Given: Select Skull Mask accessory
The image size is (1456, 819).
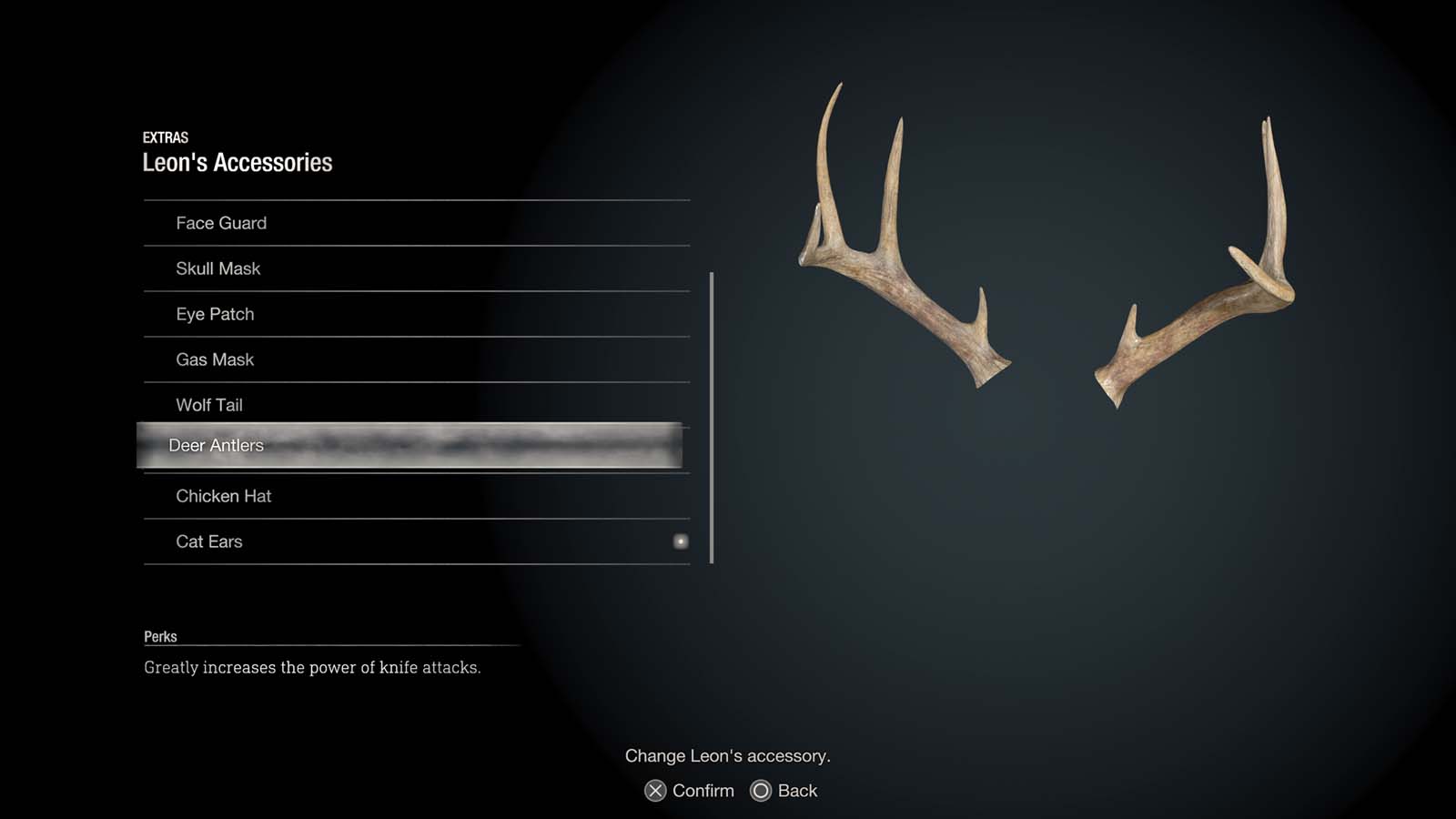Looking at the screenshot, I should (x=218, y=268).
